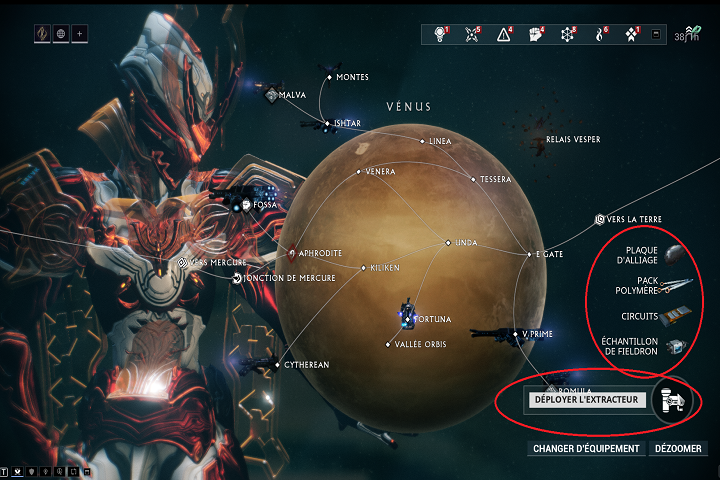Screen dimensions: 720x480
Task: Open Changer d'équipement
Action: (x=586, y=449)
